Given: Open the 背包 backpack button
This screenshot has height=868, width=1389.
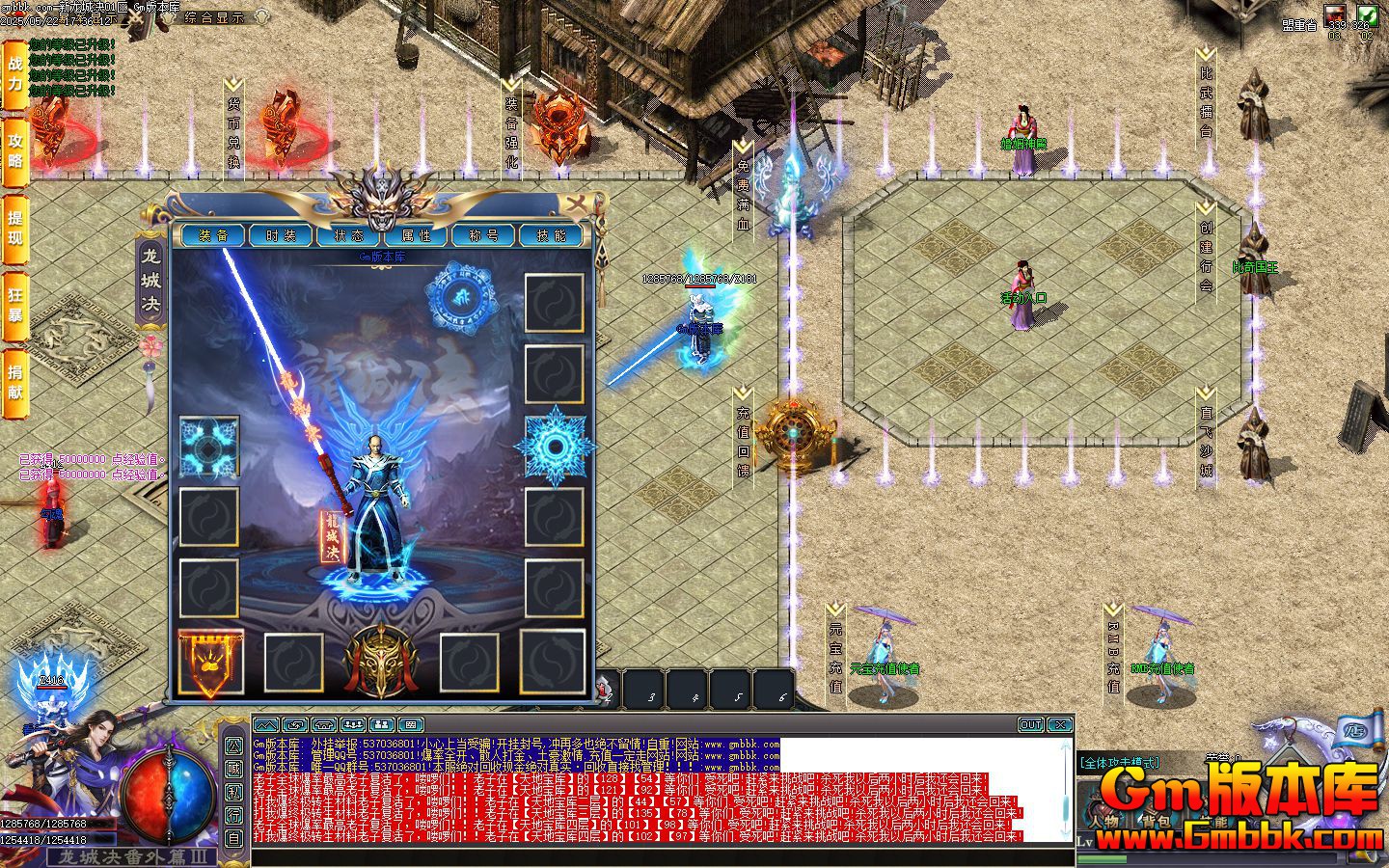Looking at the screenshot, I should coord(1156,822).
